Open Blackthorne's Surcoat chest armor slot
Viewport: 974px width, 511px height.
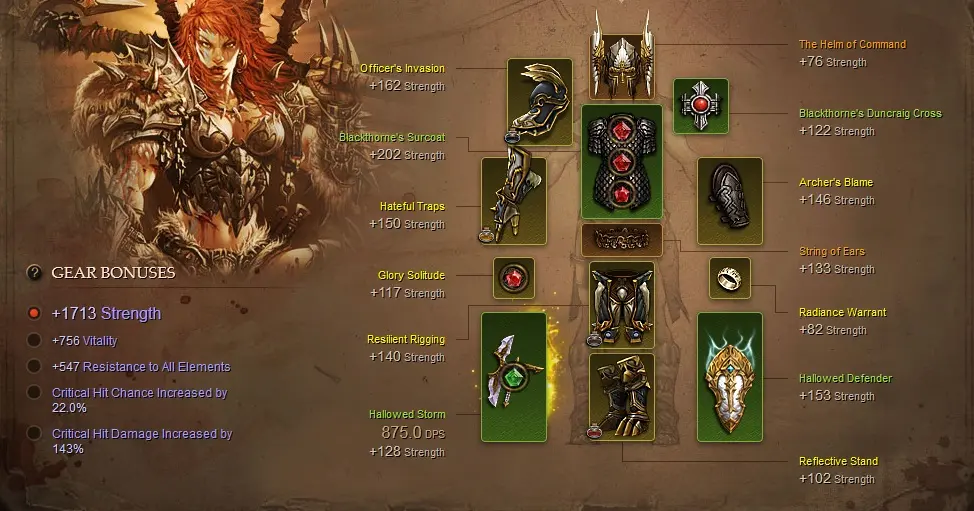[621, 162]
